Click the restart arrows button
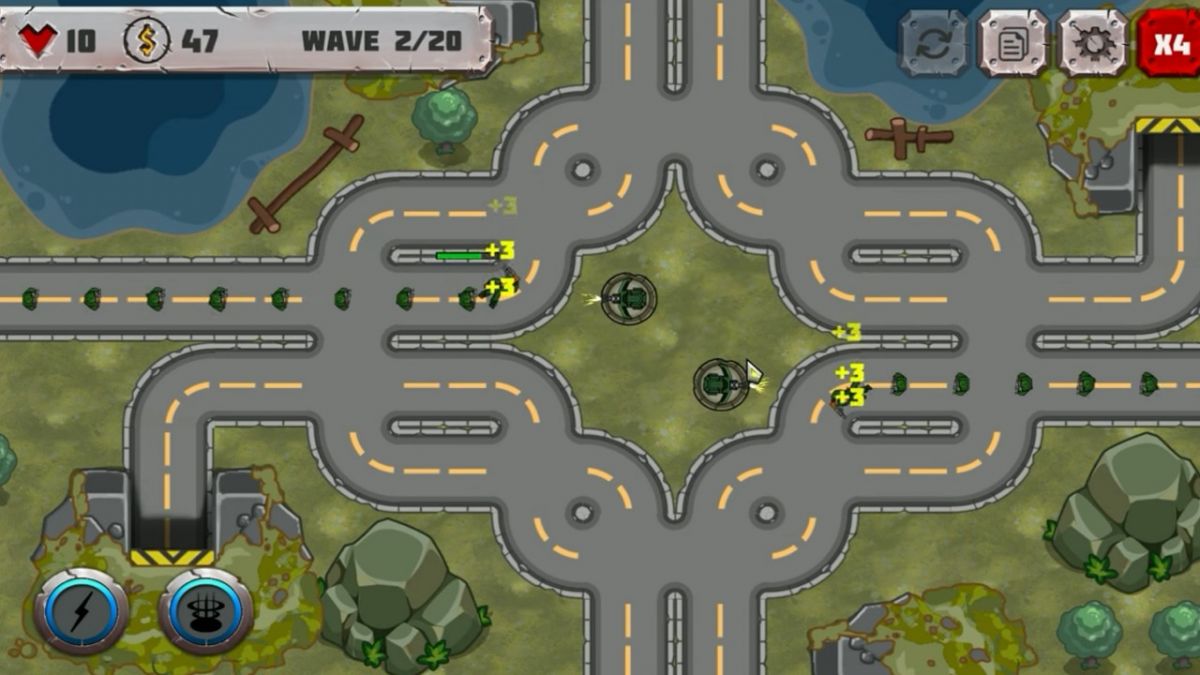The height and width of the screenshot is (675, 1200). [x=933, y=43]
